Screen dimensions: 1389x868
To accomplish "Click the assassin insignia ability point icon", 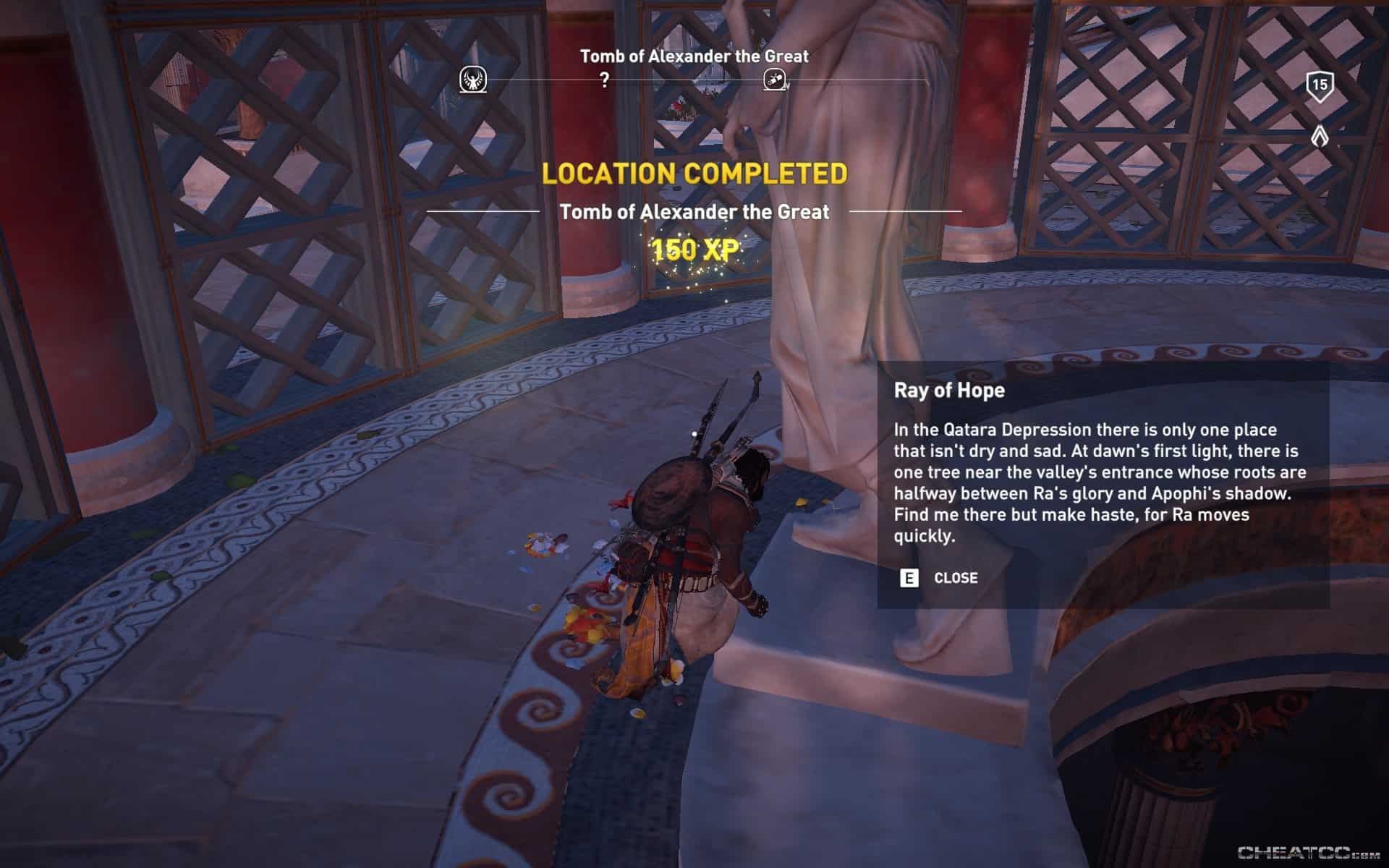I will [1320, 136].
